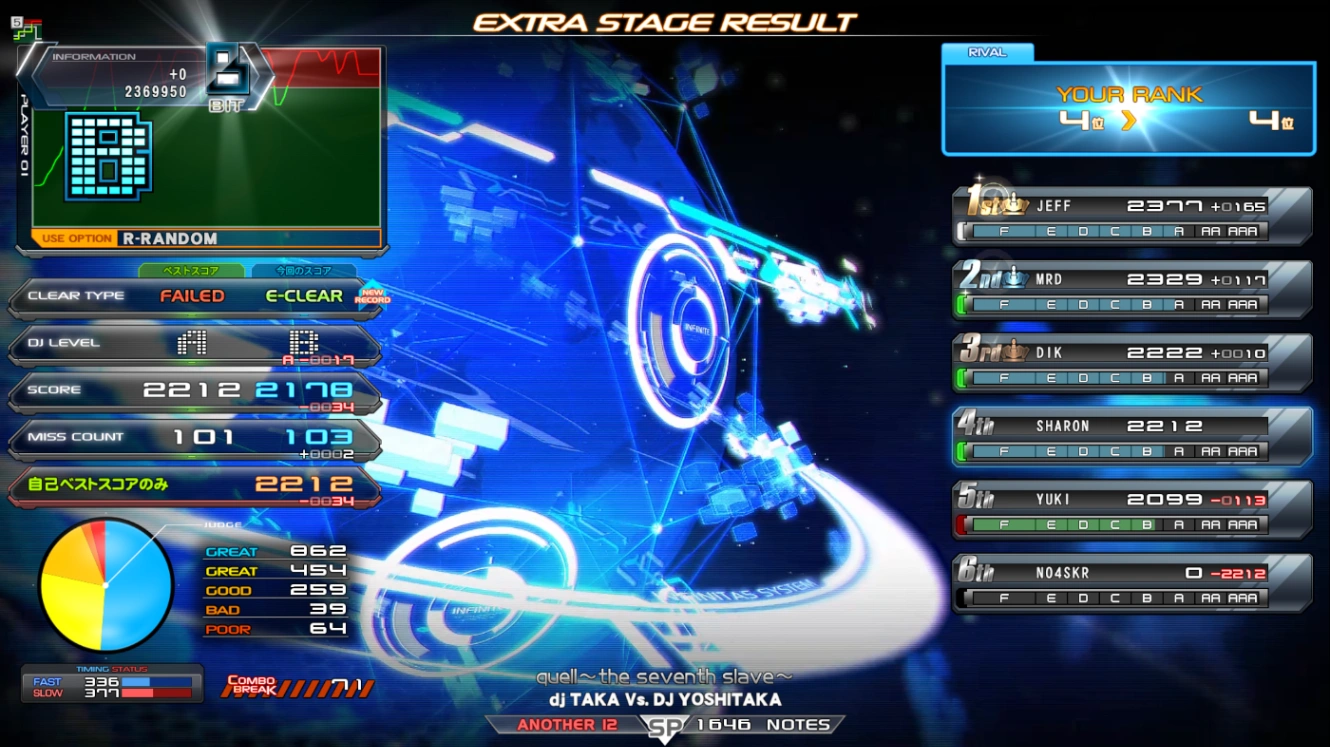The height and width of the screenshot is (747, 1330).
Task: Switch to the ベストスコア column tab
Action: pyautogui.click(x=191, y=271)
